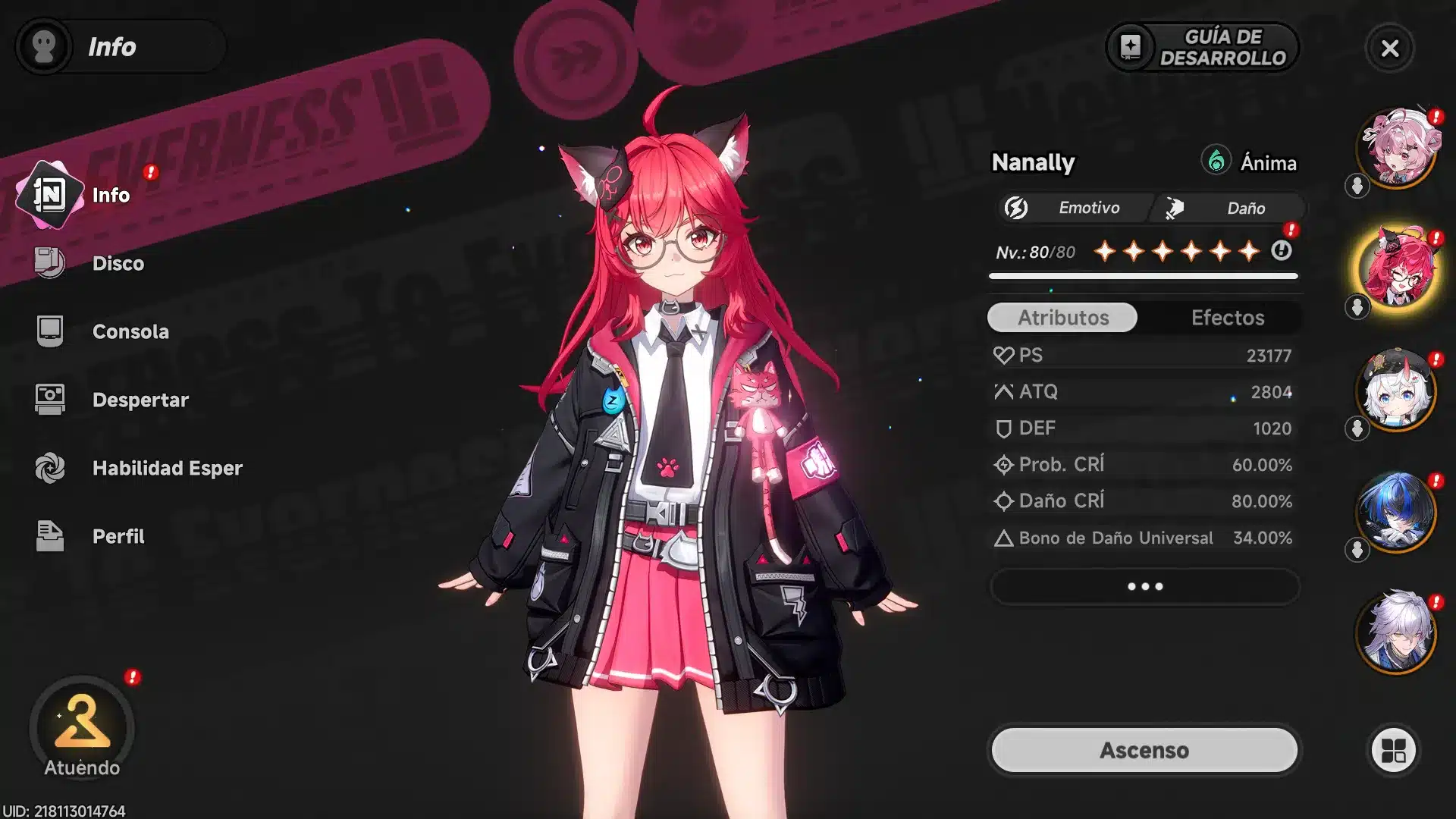Expand more attributes with three dots
The image size is (1456, 819).
pos(1144,586)
